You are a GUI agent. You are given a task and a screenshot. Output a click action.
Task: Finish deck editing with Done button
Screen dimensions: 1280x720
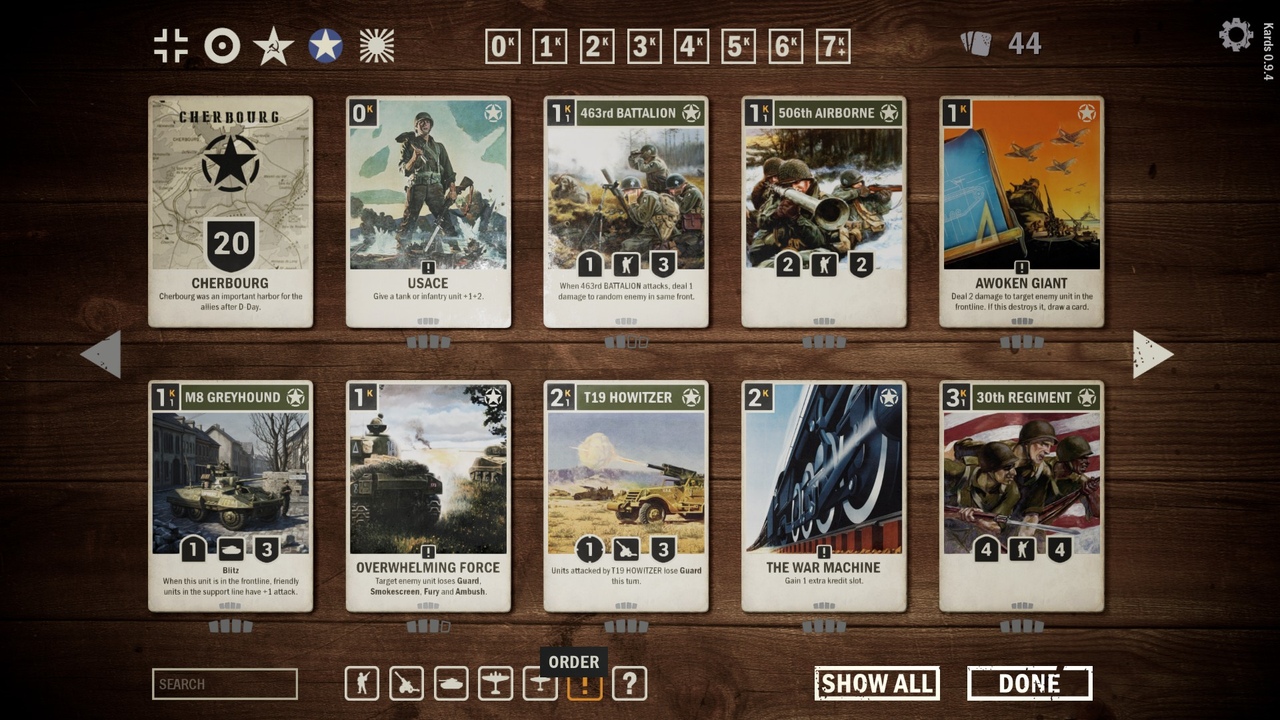(1029, 684)
